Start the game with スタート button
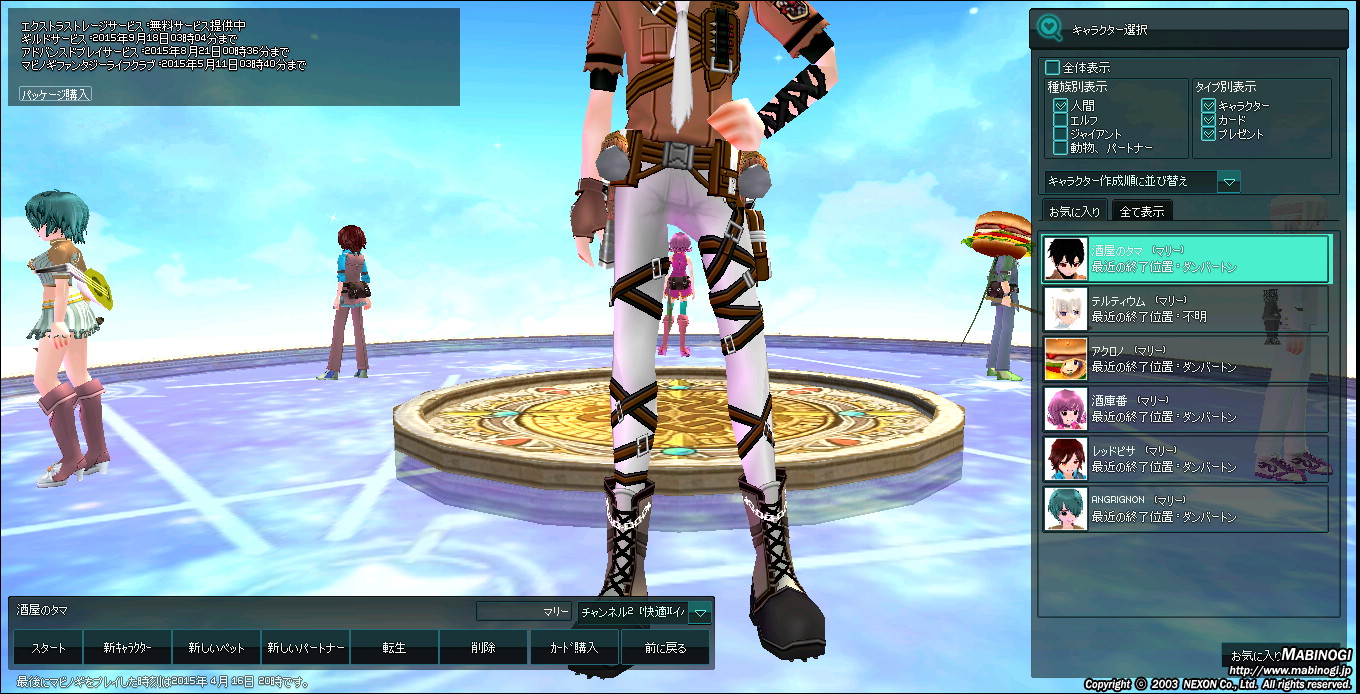 pyautogui.click(x=48, y=648)
